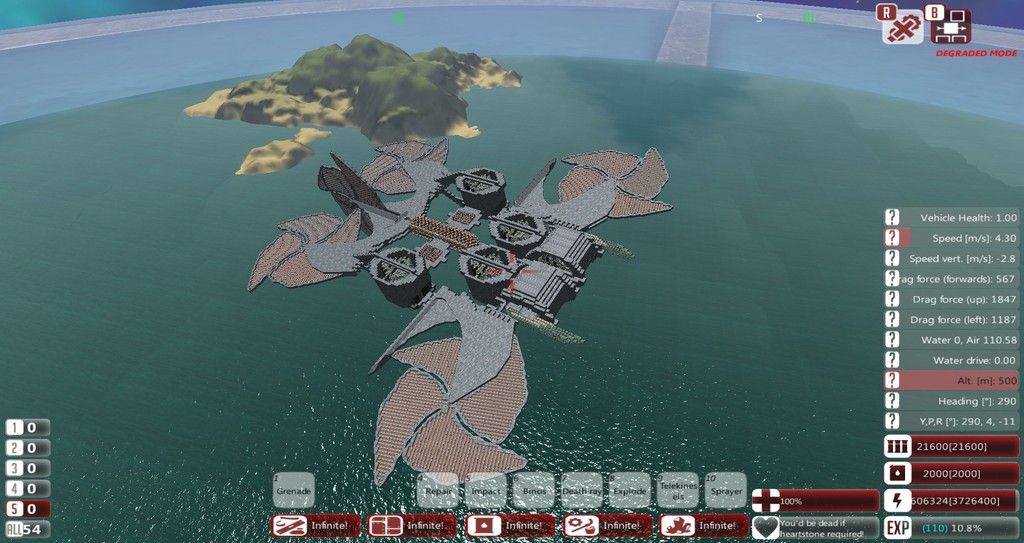
Task: Click the question mark next to Heading
Action: [x=892, y=401]
